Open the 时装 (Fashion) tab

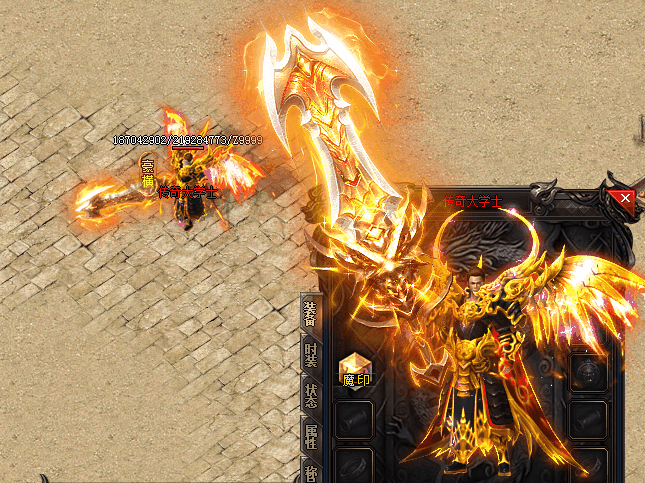point(312,358)
